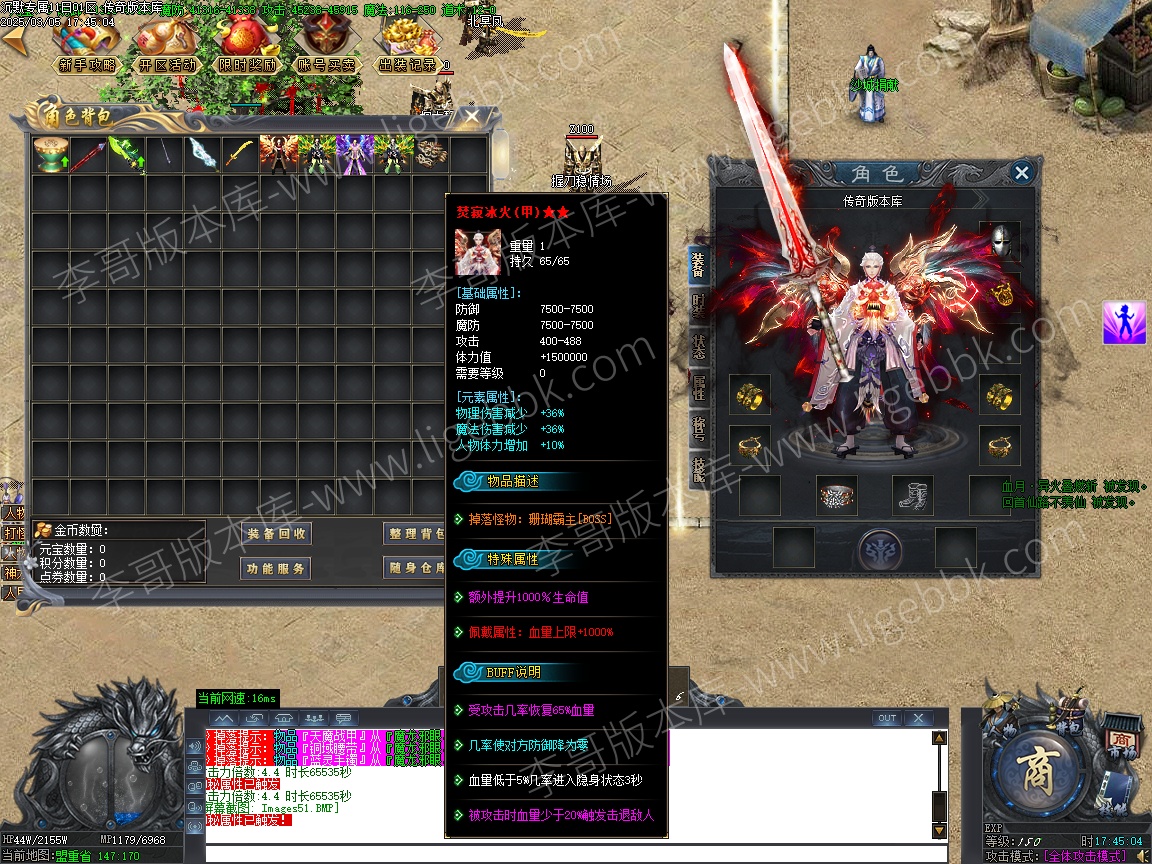Viewport: 1152px width, 864px height.
Task: Select the equipped helmet slot
Action: tap(1000, 241)
